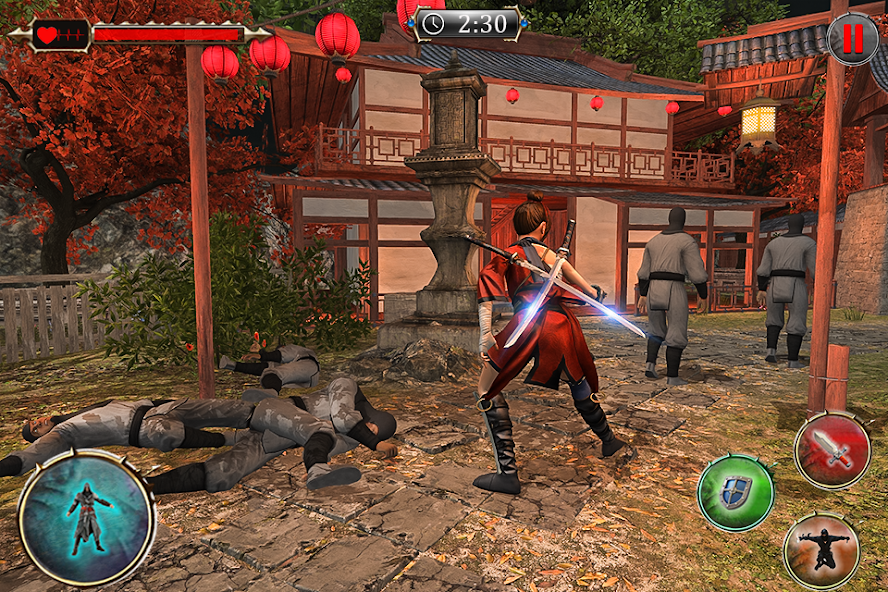
Task: Trigger the jump kick silhouette ability
Action: coord(821,550)
